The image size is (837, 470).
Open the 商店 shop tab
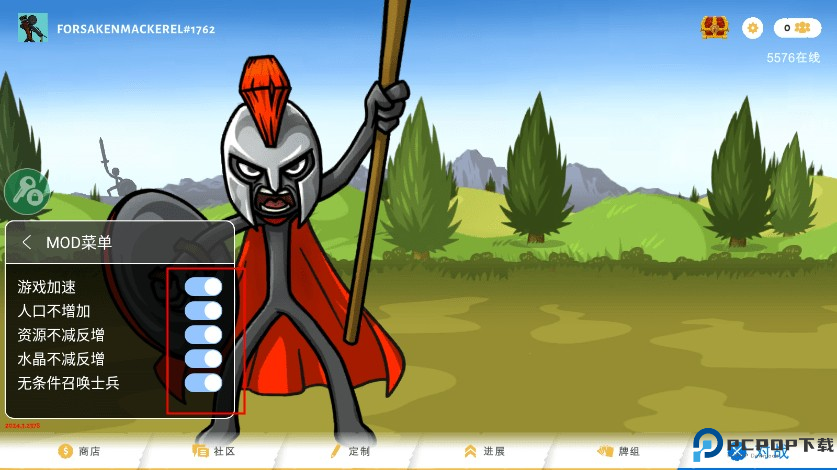click(79, 451)
